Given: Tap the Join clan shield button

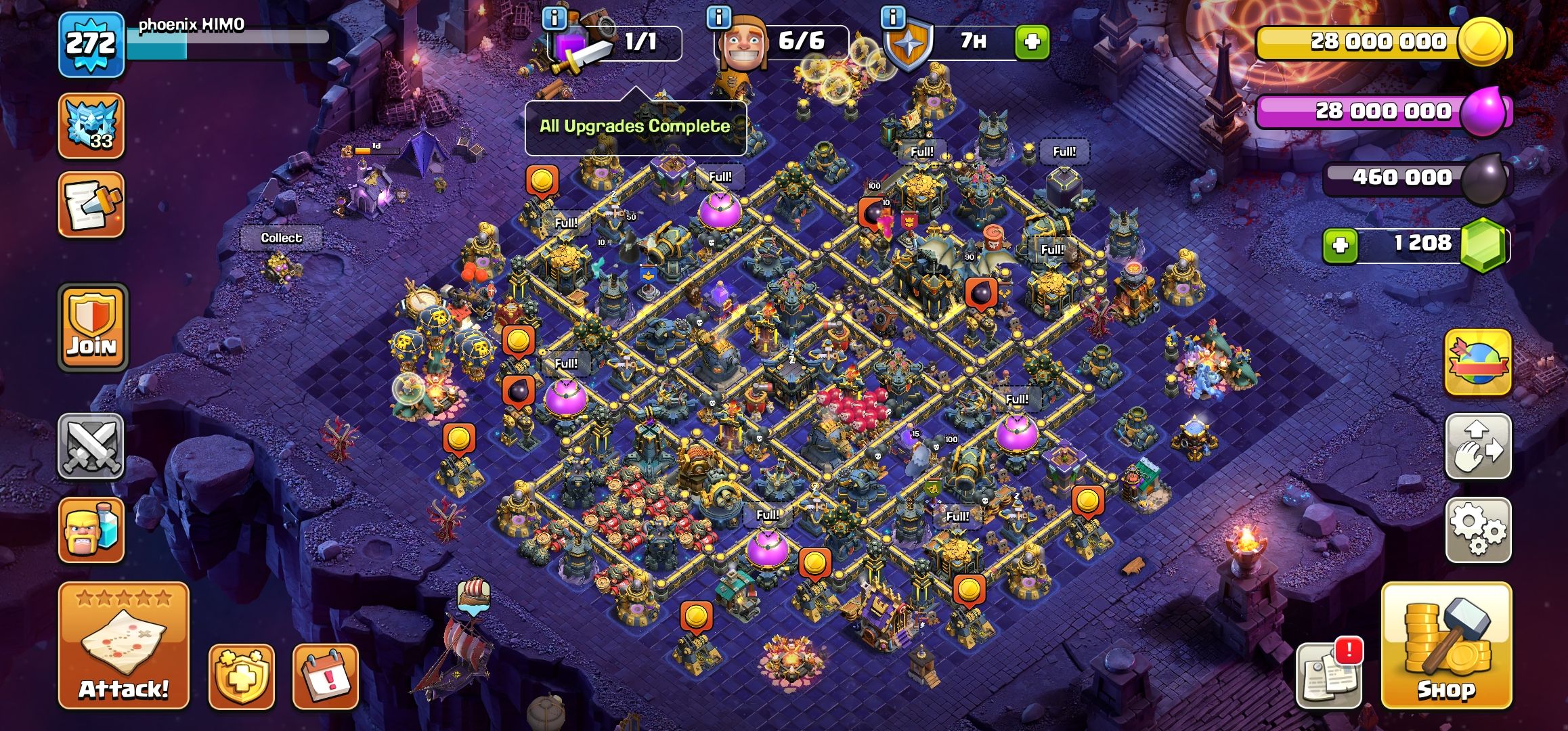Looking at the screenshot, I should pos(93,328).
